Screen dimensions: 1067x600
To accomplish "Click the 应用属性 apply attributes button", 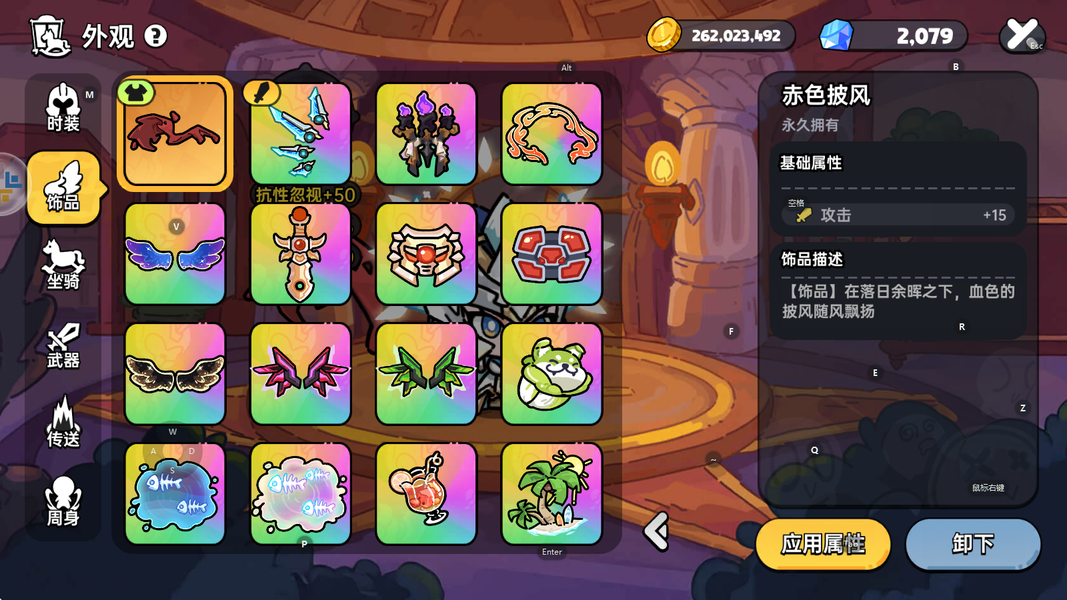I will (x=822, y=544).
